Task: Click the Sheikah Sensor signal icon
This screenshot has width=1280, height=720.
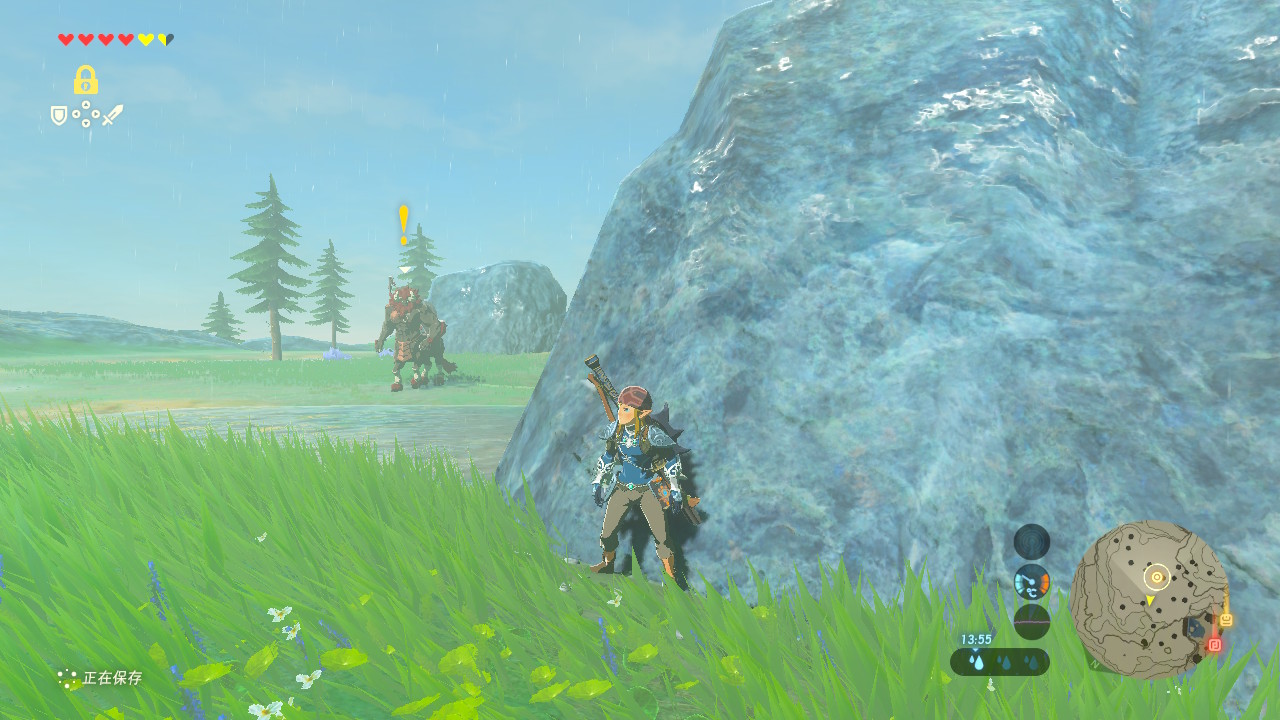Action: 1032,541
